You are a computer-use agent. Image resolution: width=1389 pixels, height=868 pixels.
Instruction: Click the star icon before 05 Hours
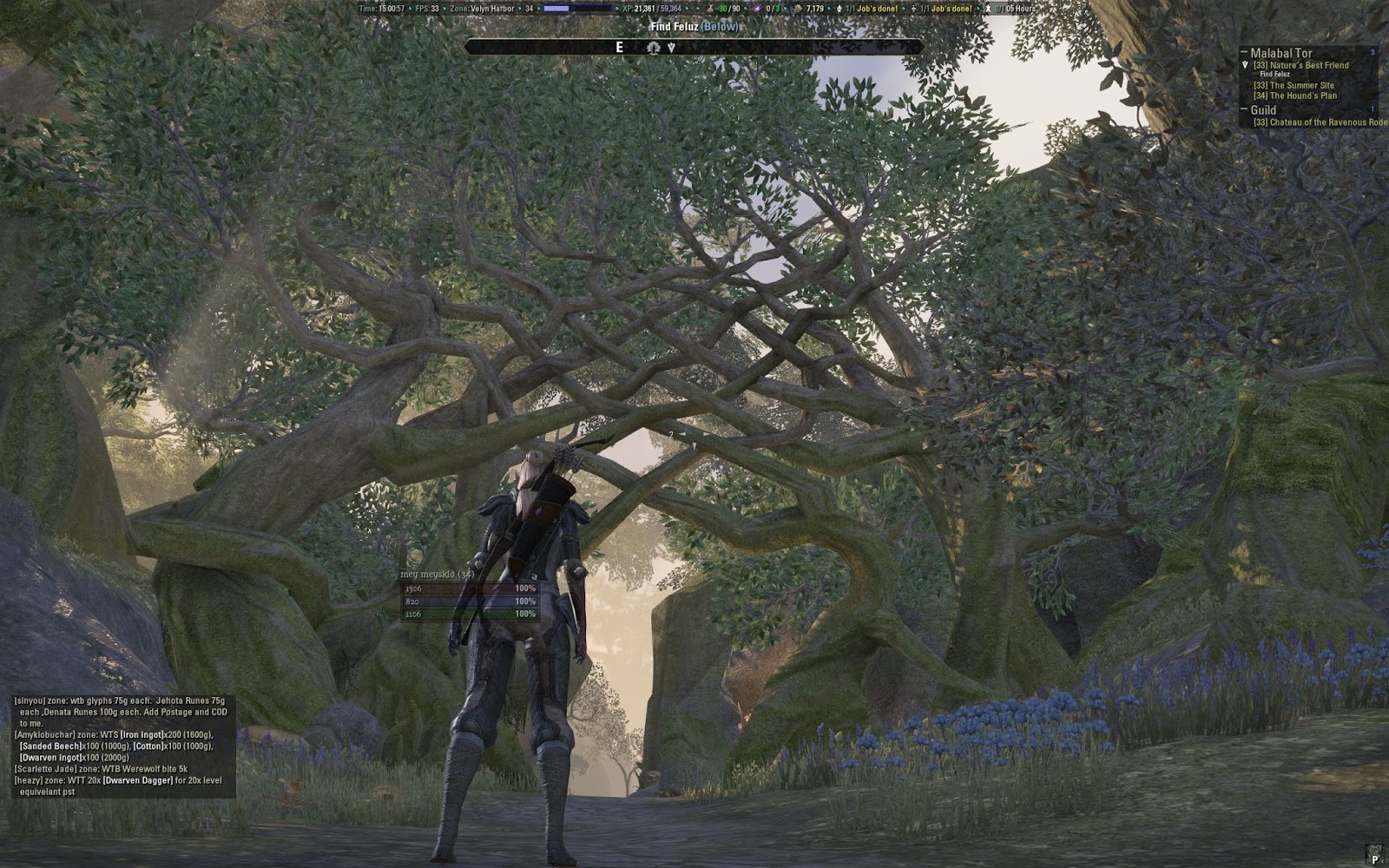click(x=987, y=8)
